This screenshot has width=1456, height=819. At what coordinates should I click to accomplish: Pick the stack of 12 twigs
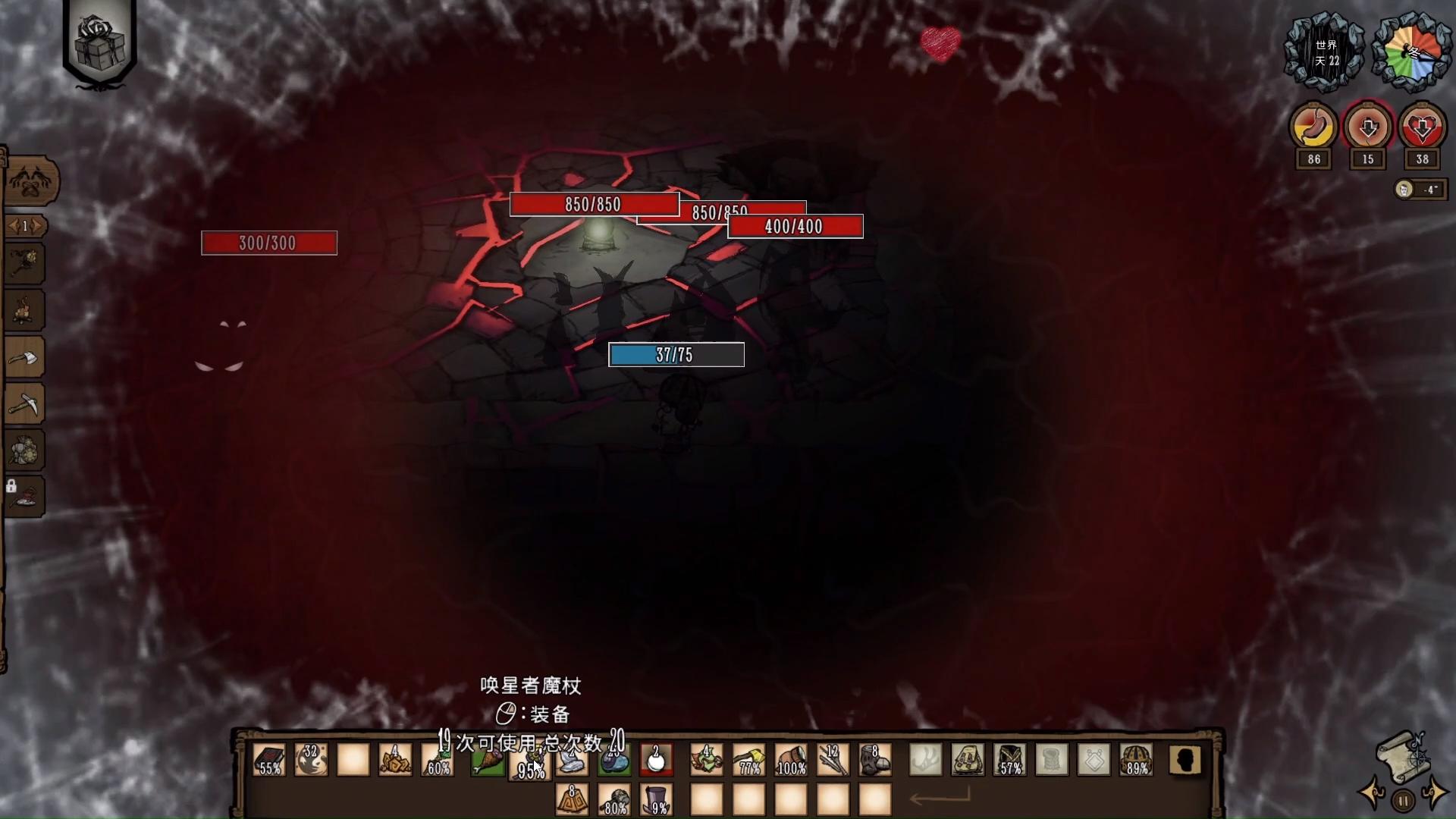[833, 760]
